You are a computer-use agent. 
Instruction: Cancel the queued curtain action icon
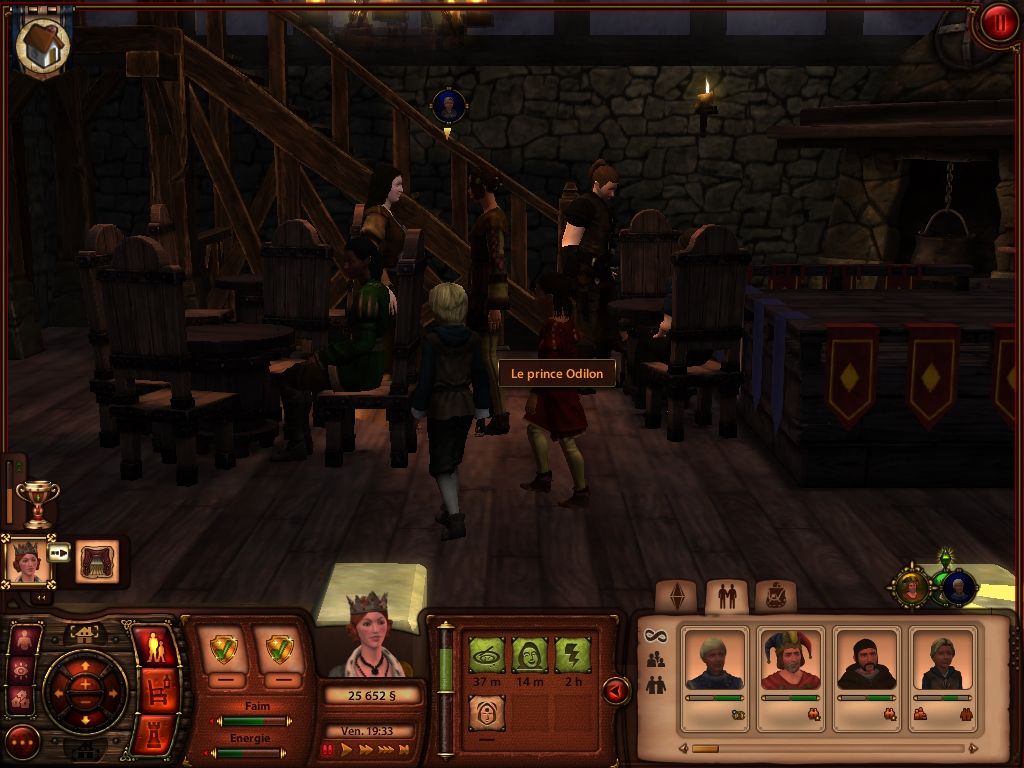click(97, 561)
